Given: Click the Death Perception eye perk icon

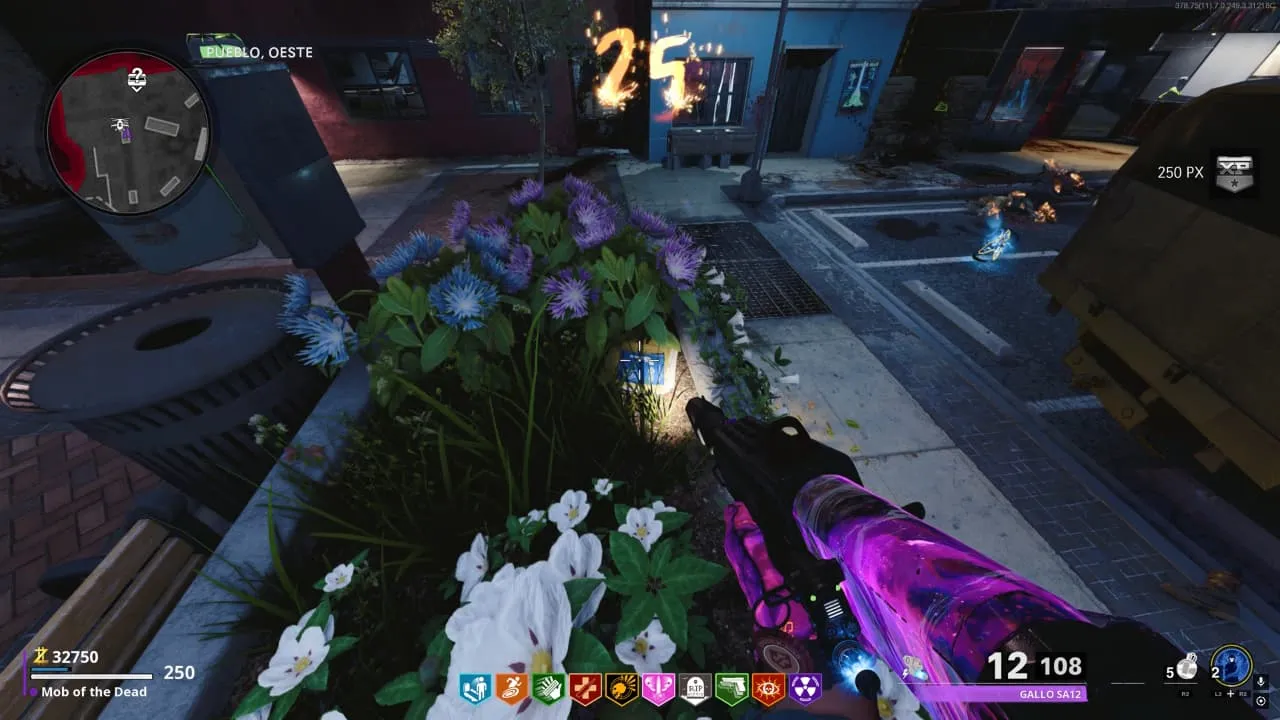Looking at the screenshot, I should click(768, 688).
